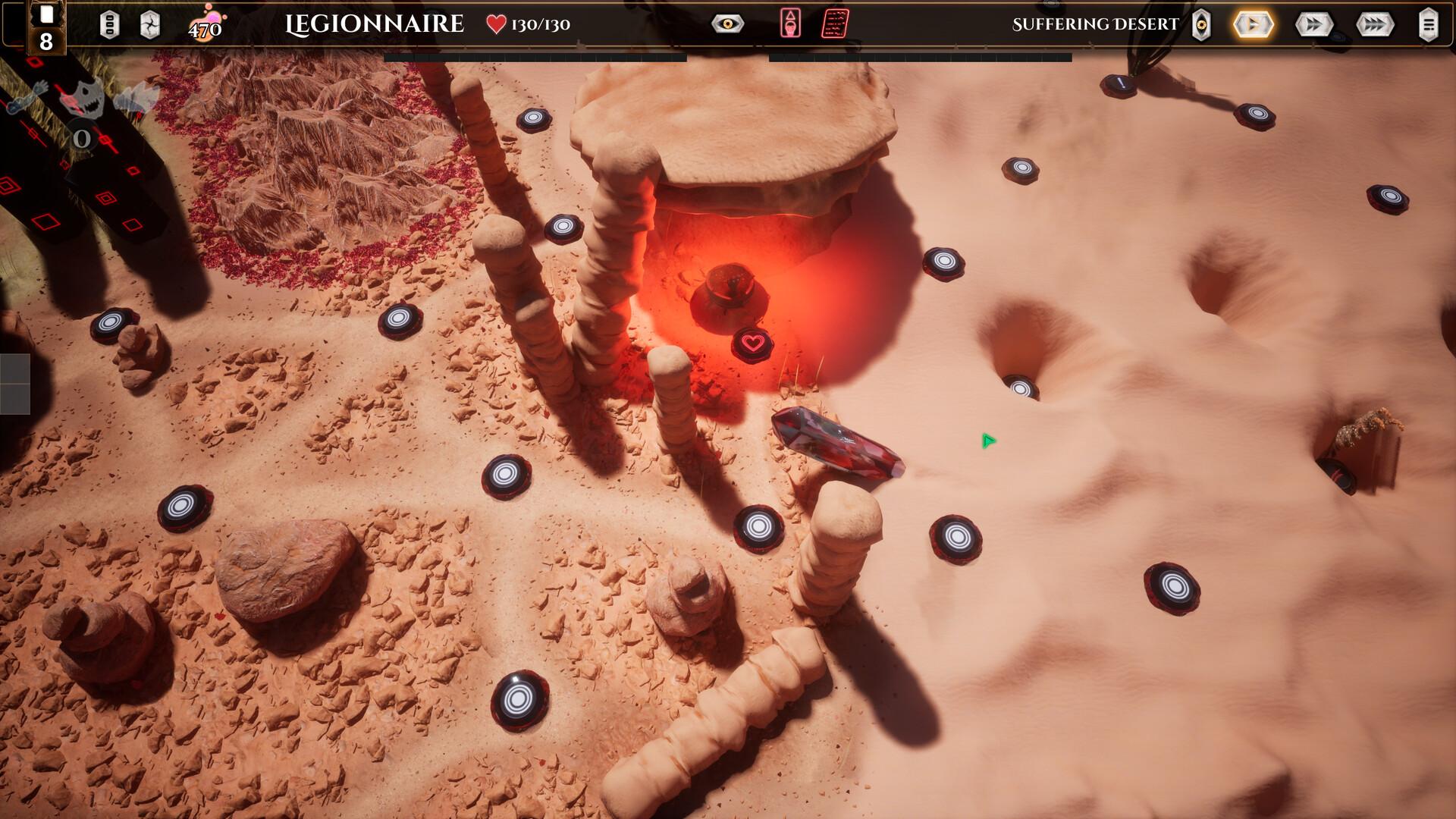The image size is (1456, 819).
Task: Open the red scroll notes icon
Action: coord(835,24)
